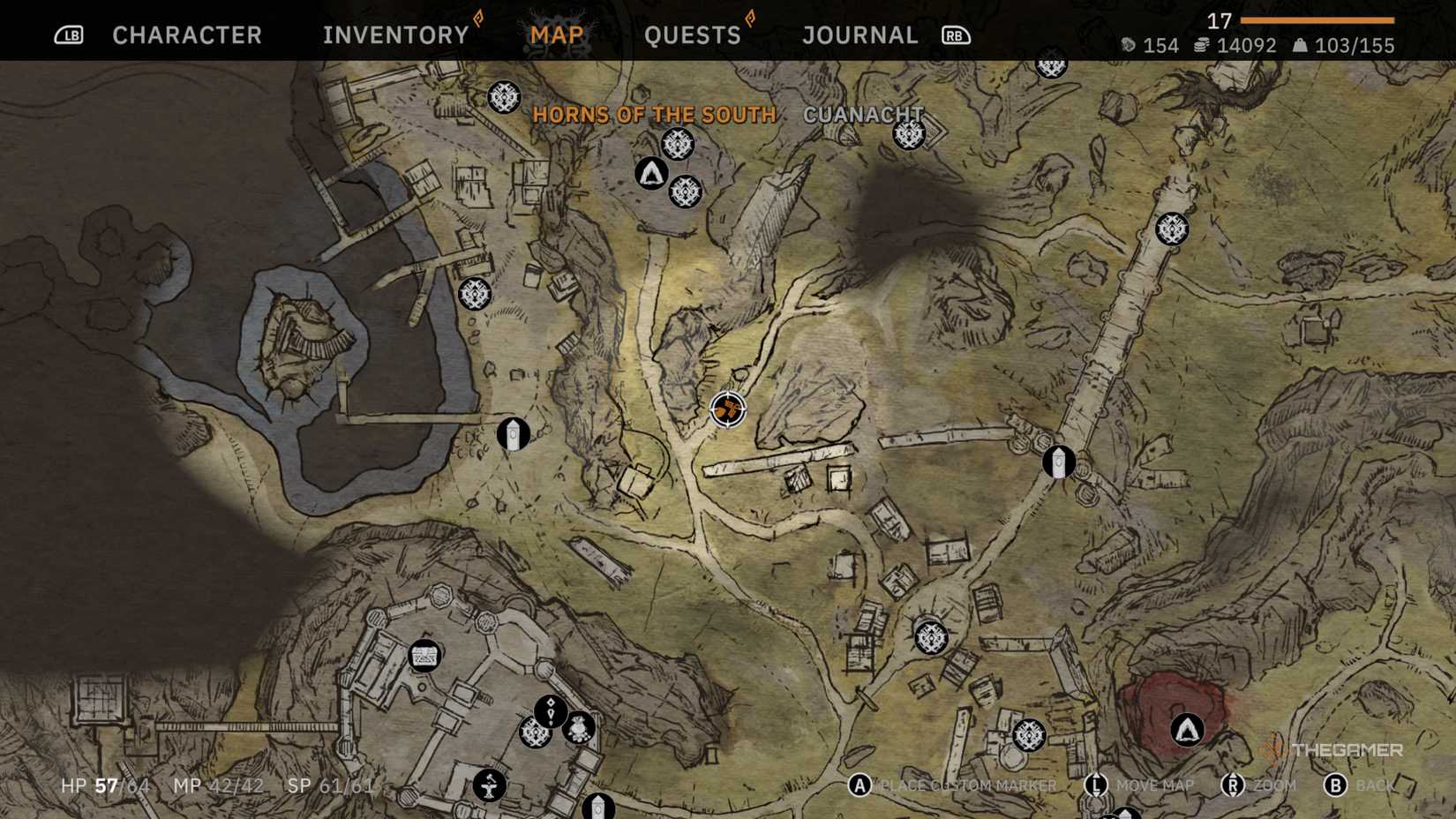Click the LB shoulder button prompt
Screen dimensions: 1456x819
pos(70,35)
